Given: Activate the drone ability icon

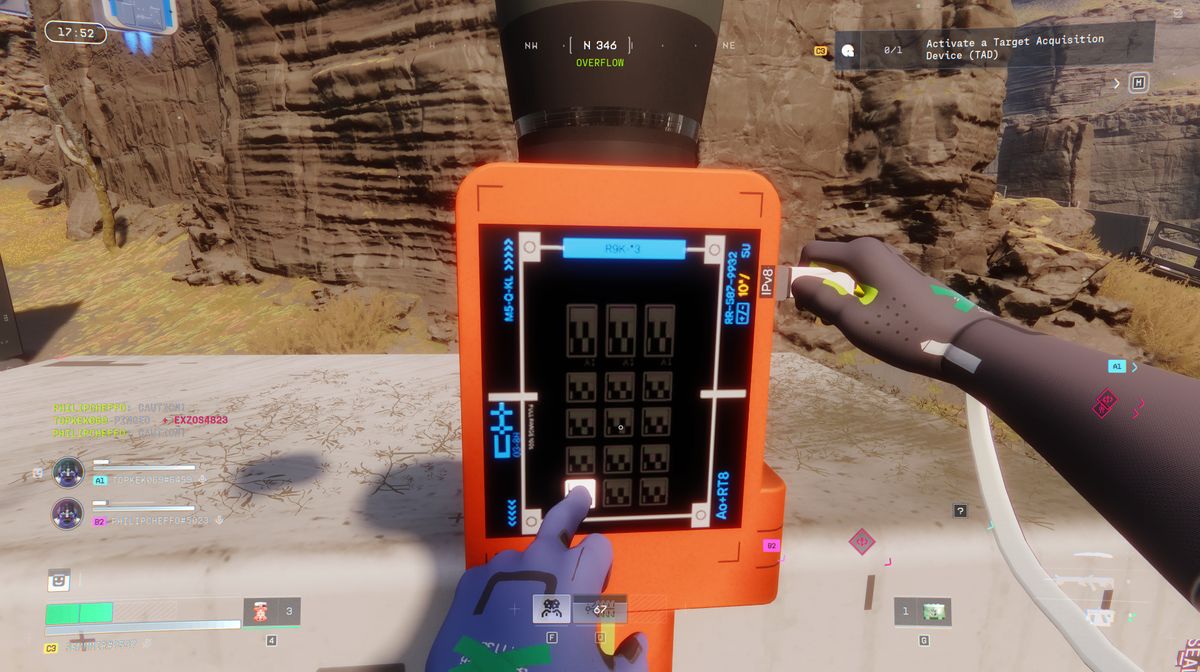Looking at the screenshot, I should pos(551,608).
